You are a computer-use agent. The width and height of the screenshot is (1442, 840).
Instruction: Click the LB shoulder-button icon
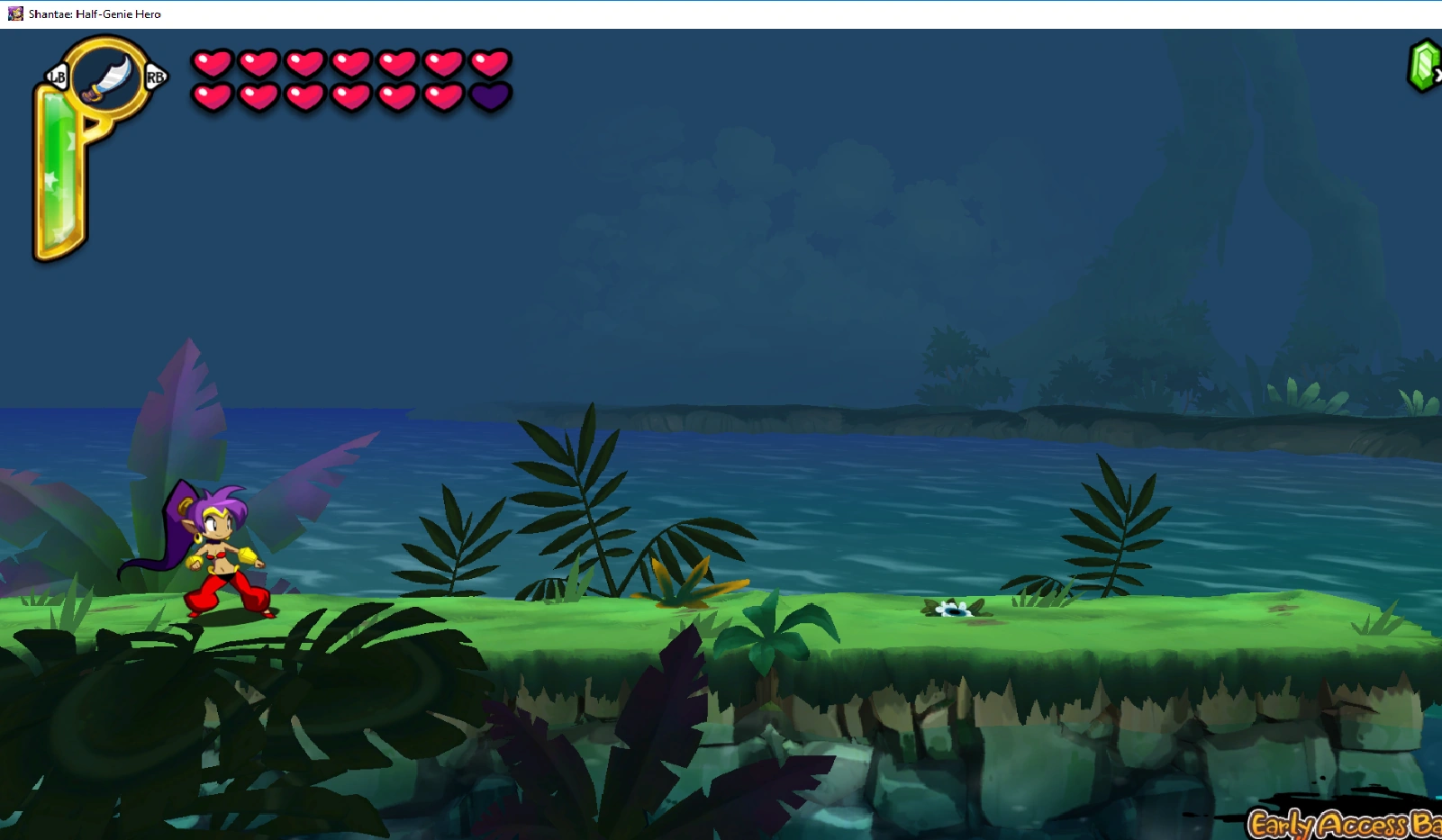click(55, 78)
